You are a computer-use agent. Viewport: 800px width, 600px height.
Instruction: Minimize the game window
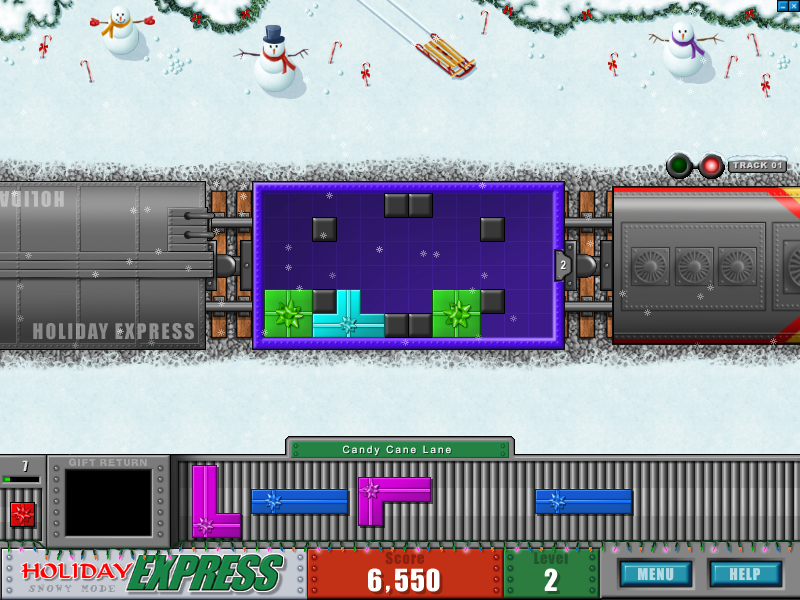[x=781, y=6]
